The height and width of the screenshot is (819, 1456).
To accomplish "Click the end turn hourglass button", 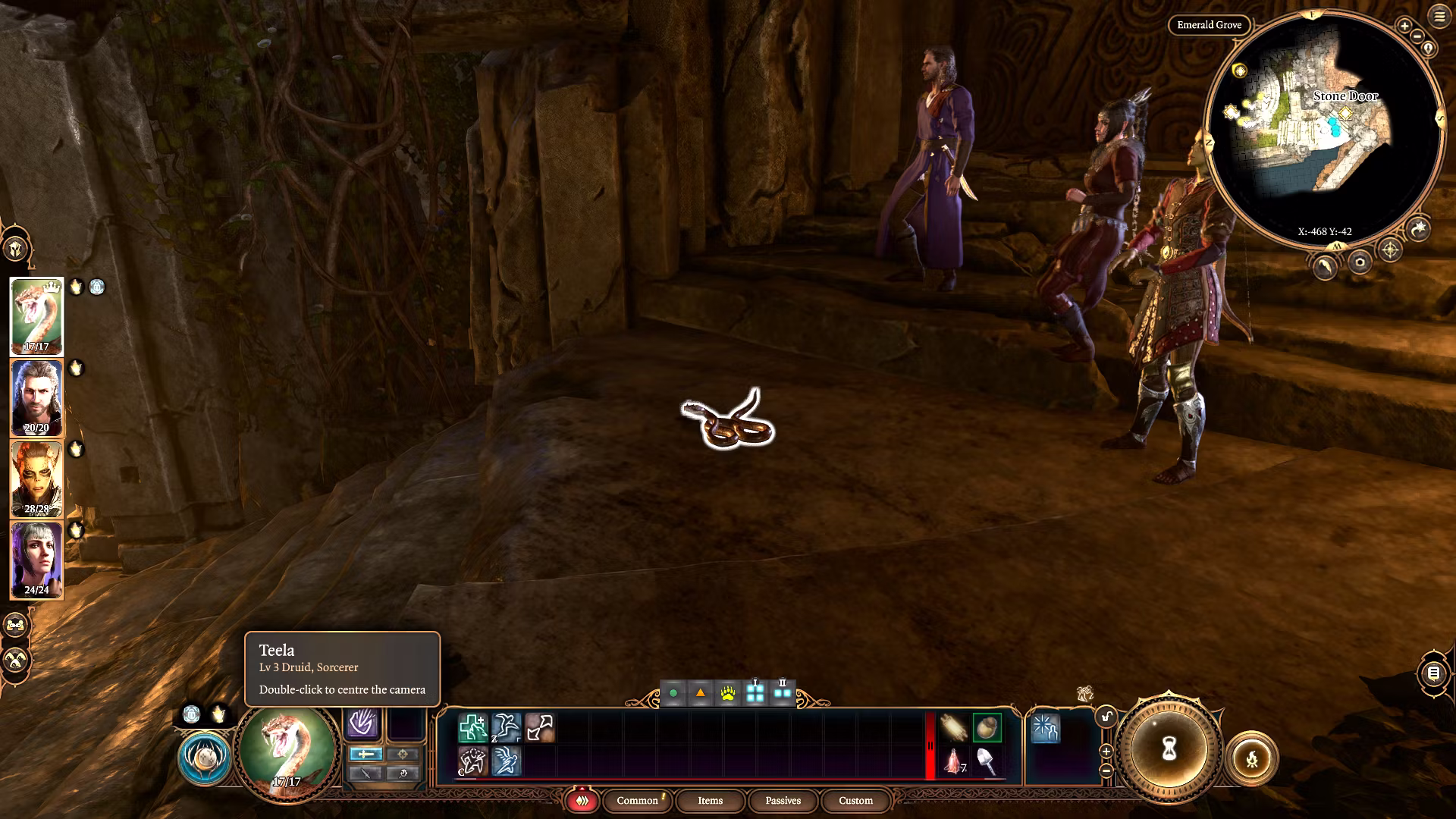I will coord(1169,750).
